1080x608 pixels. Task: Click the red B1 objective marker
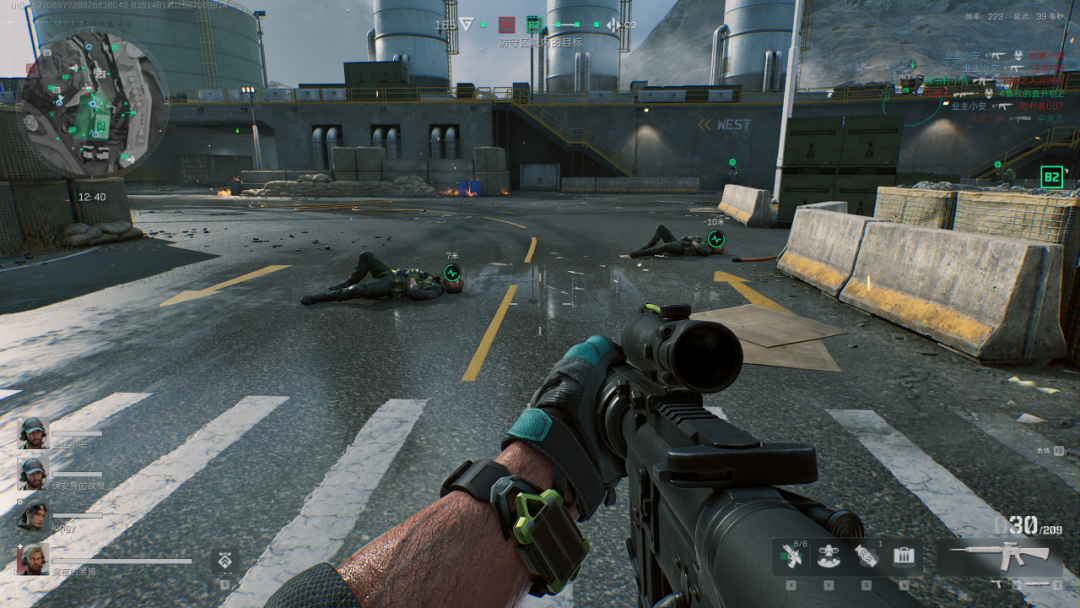coord(507,24)
